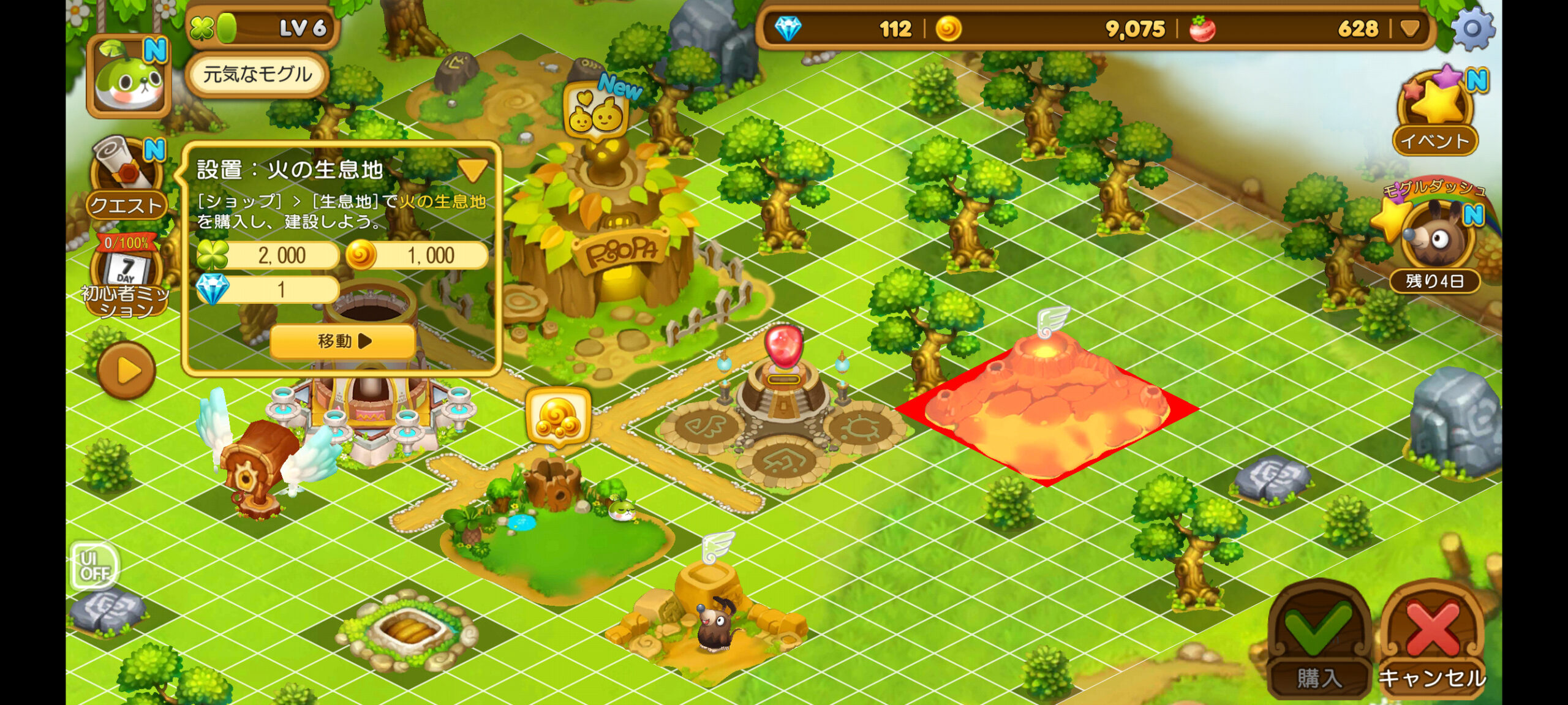Screen dimensions: 1568x705
Task: Tap the 元気なモグル name plate
Action: (x=257, y=75)
